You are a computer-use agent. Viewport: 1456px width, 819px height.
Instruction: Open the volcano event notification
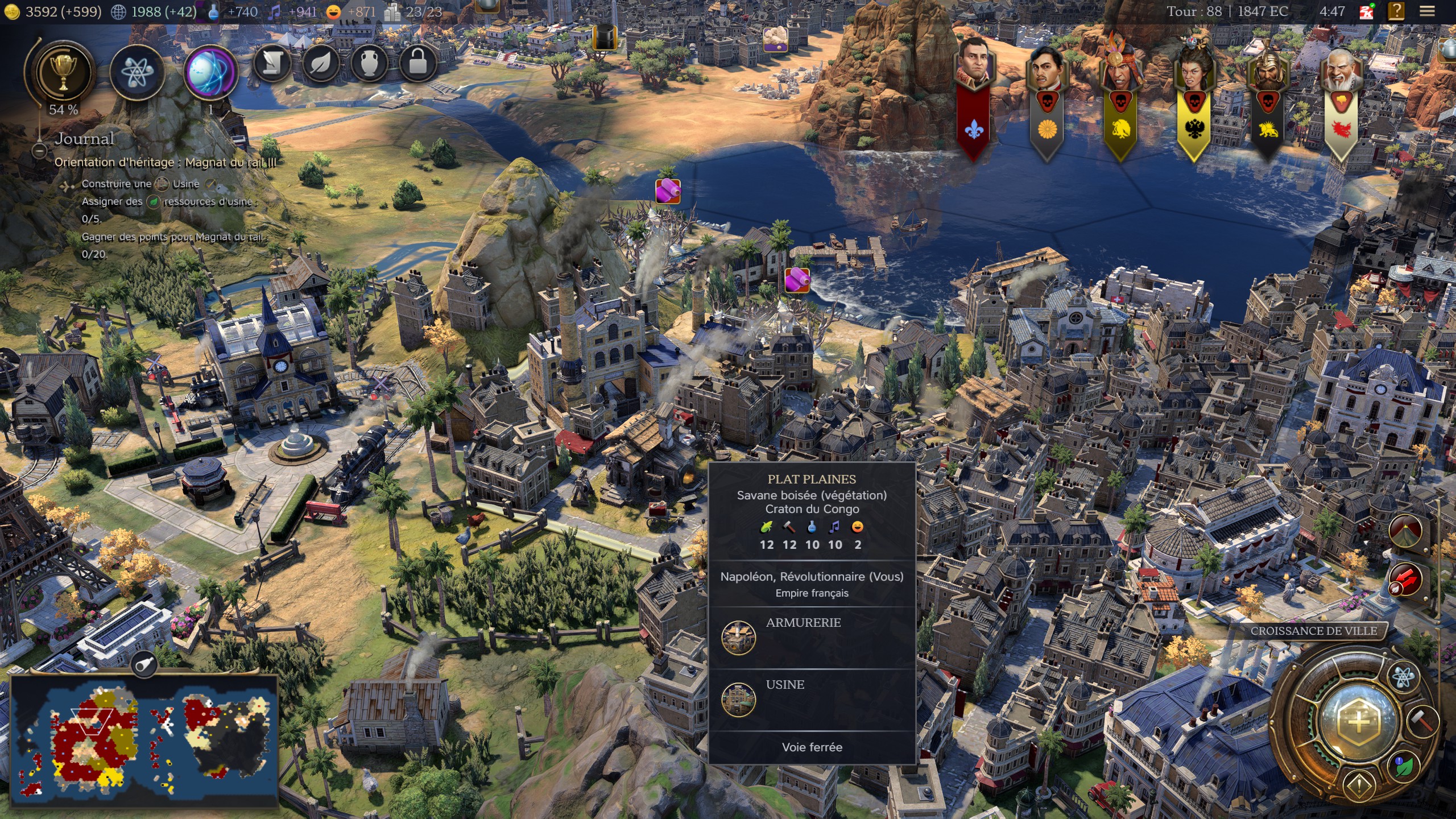1405,531
